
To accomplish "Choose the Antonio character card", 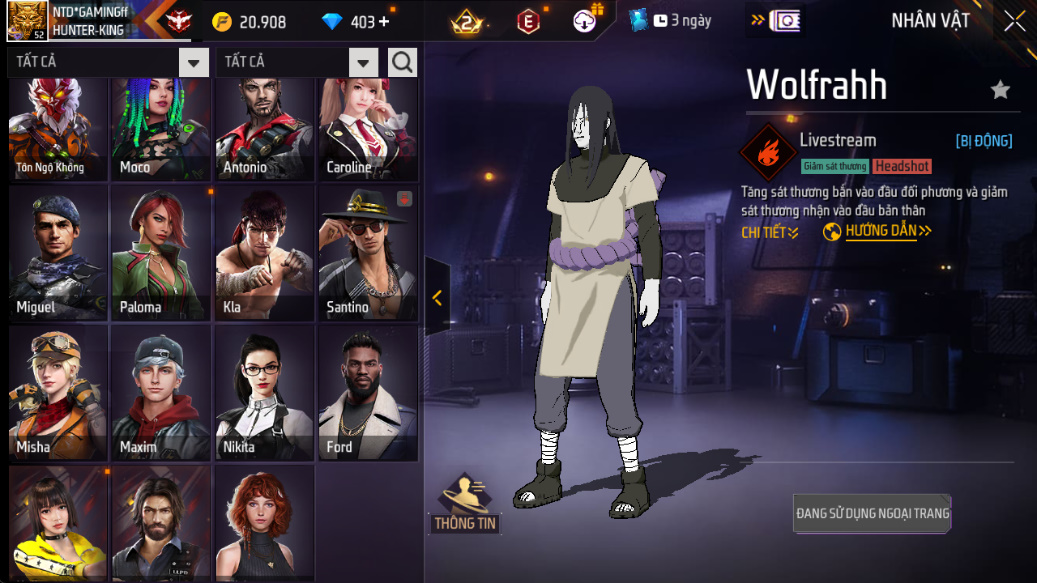I will pos(265,130).
